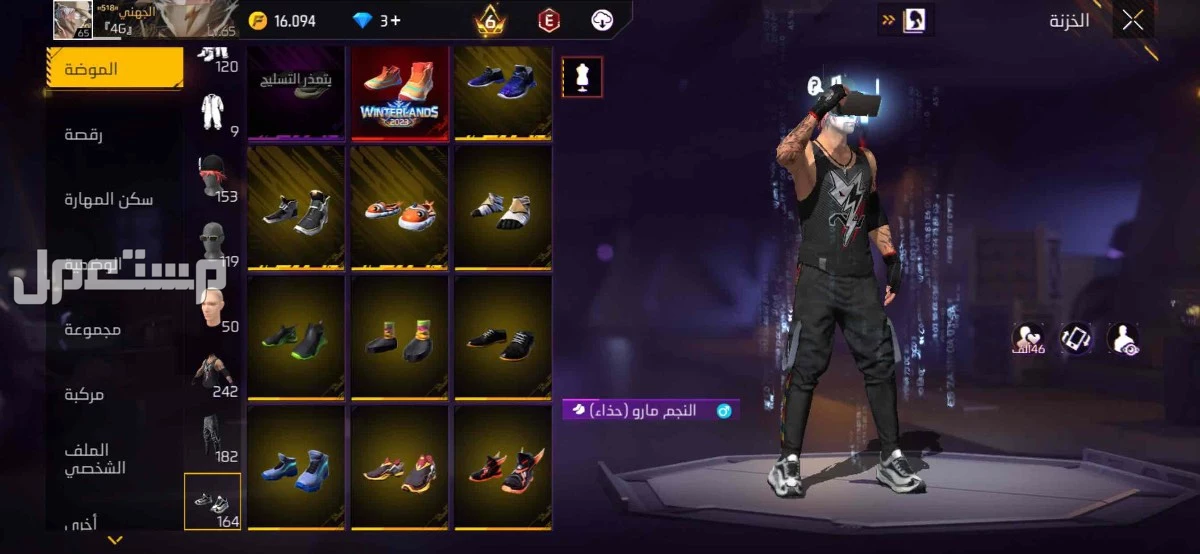Click the mannequin preview icon

click(x=582, y=77)
